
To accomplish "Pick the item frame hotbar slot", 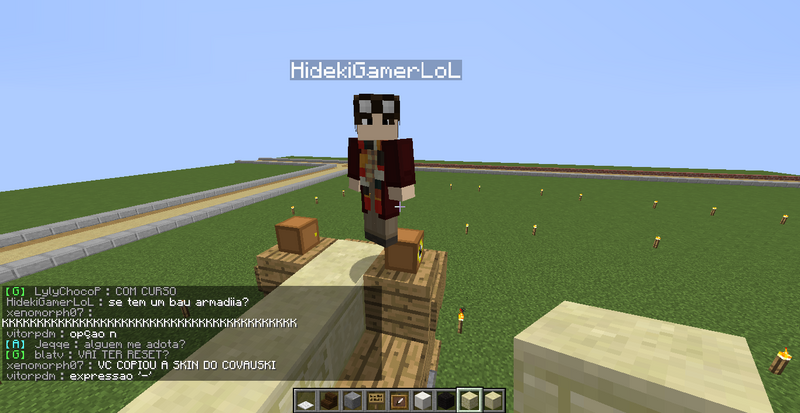I will point(397,402).
